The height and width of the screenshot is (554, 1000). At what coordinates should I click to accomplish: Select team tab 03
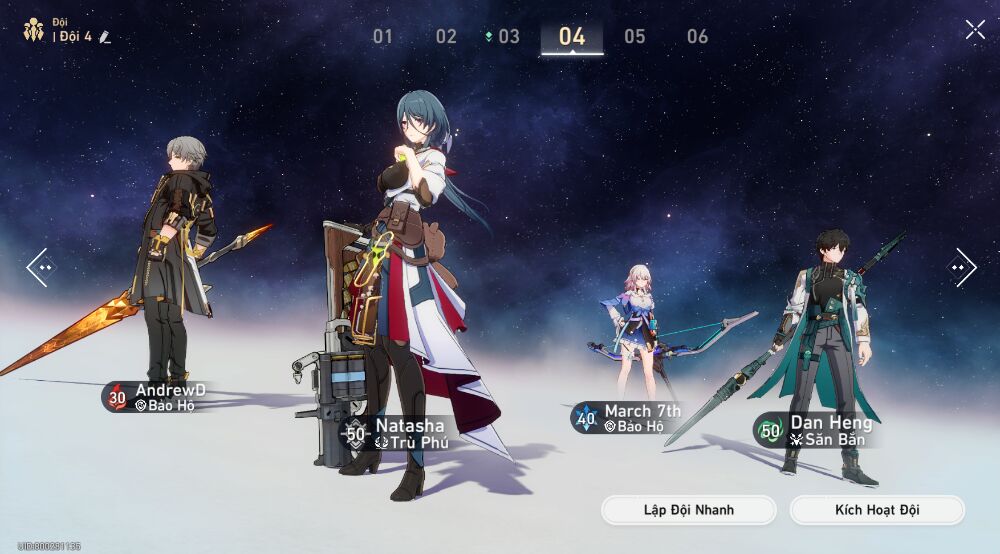pos(508,37)
